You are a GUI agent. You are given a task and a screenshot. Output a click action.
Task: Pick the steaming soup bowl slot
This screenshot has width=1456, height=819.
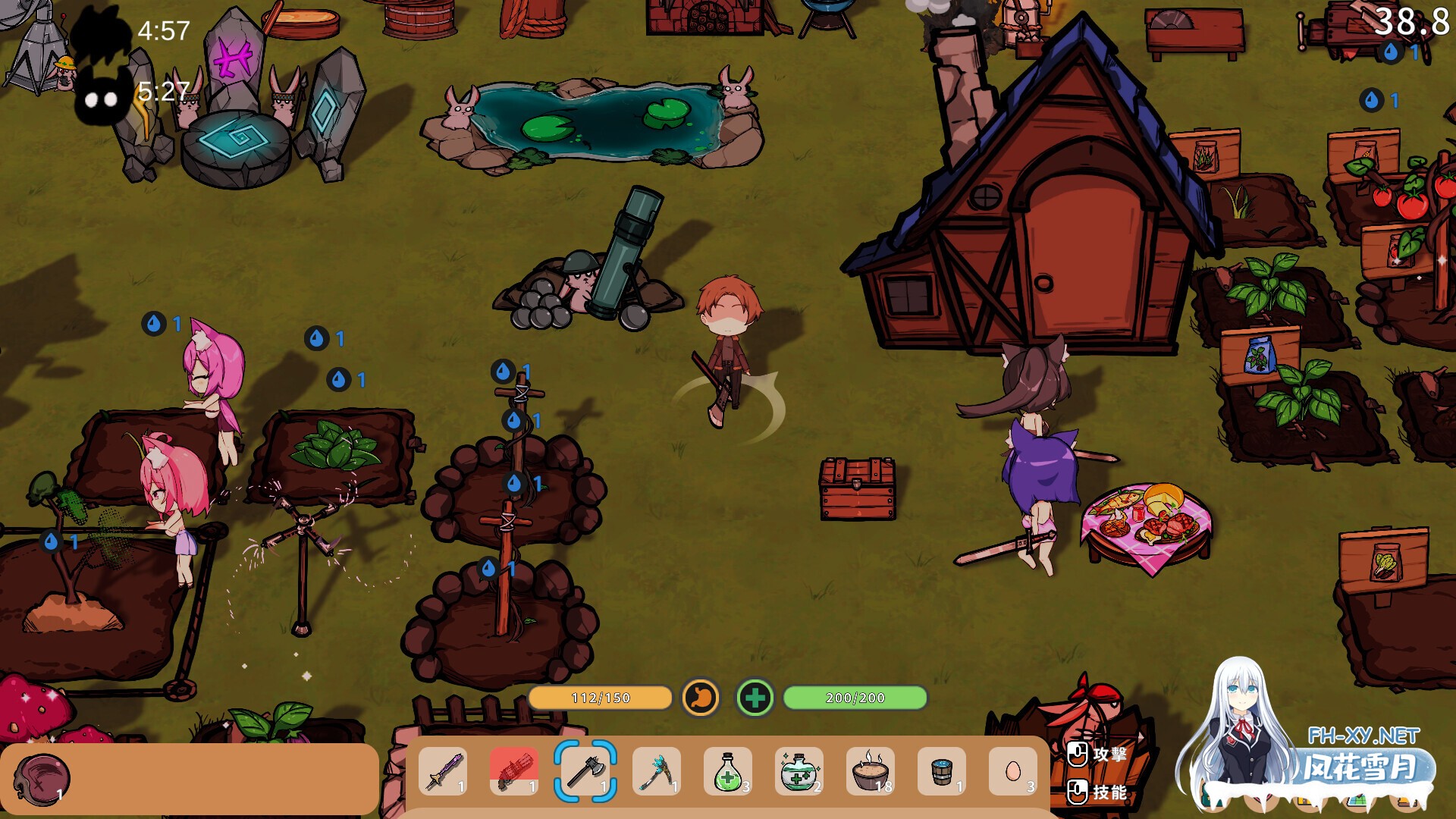870,771
